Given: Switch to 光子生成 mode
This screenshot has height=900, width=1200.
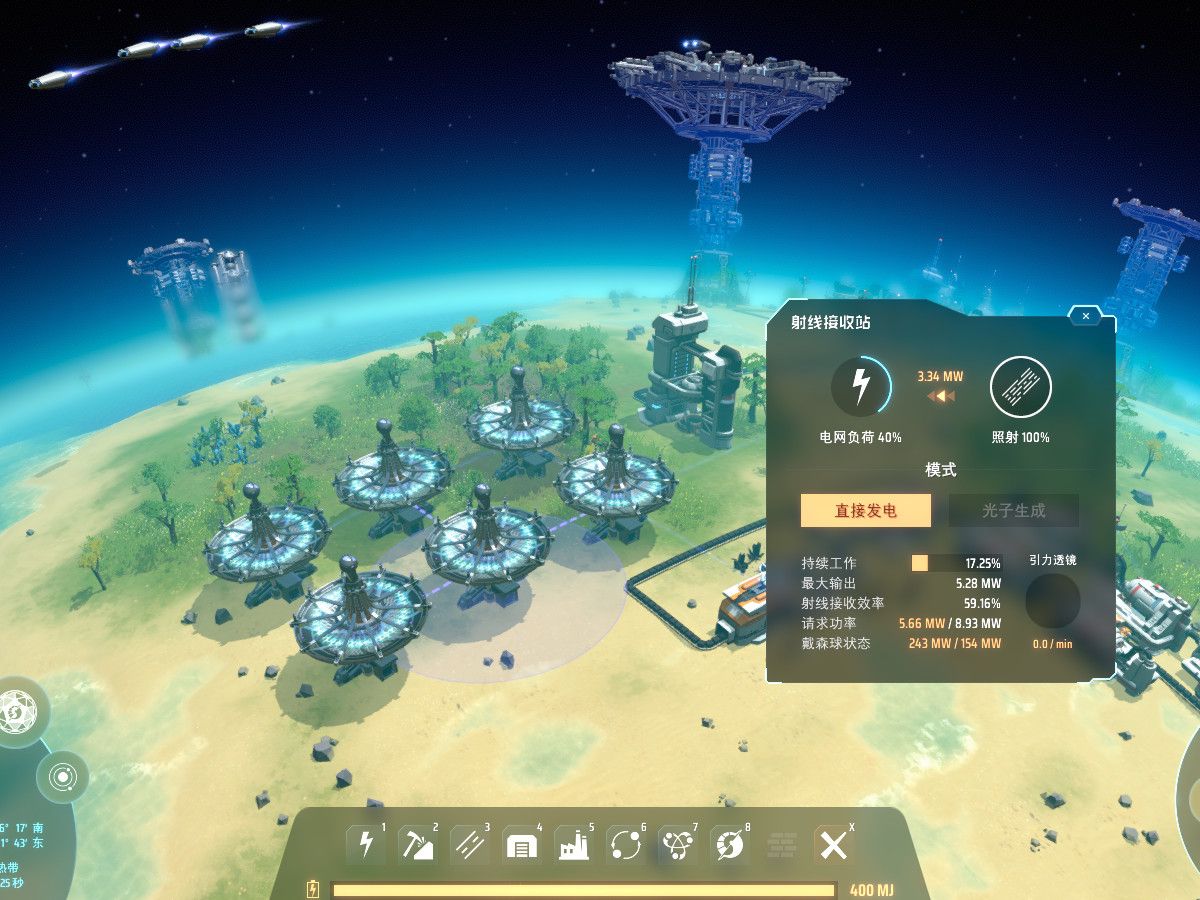Looking at the screenshot, I should click(1013, 510).
